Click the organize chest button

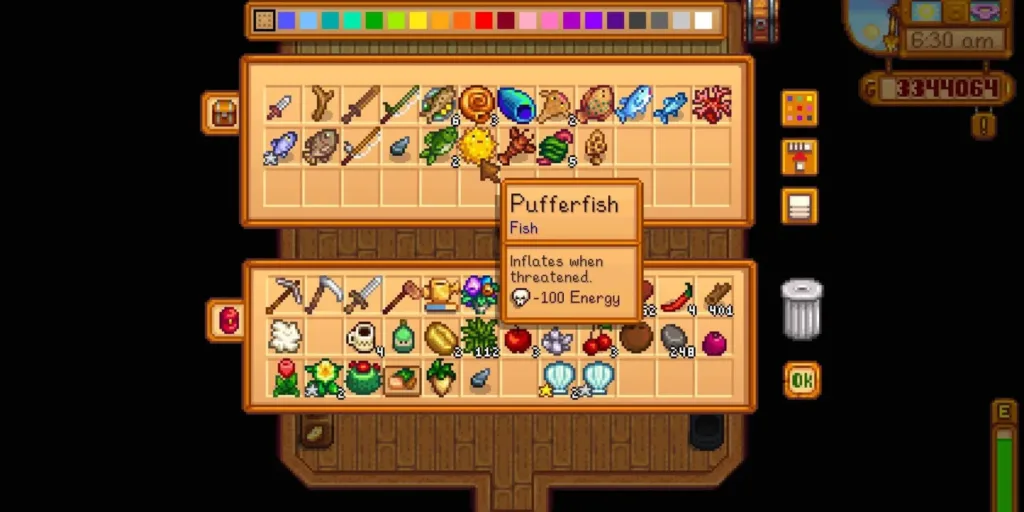[x=799, y=206]
